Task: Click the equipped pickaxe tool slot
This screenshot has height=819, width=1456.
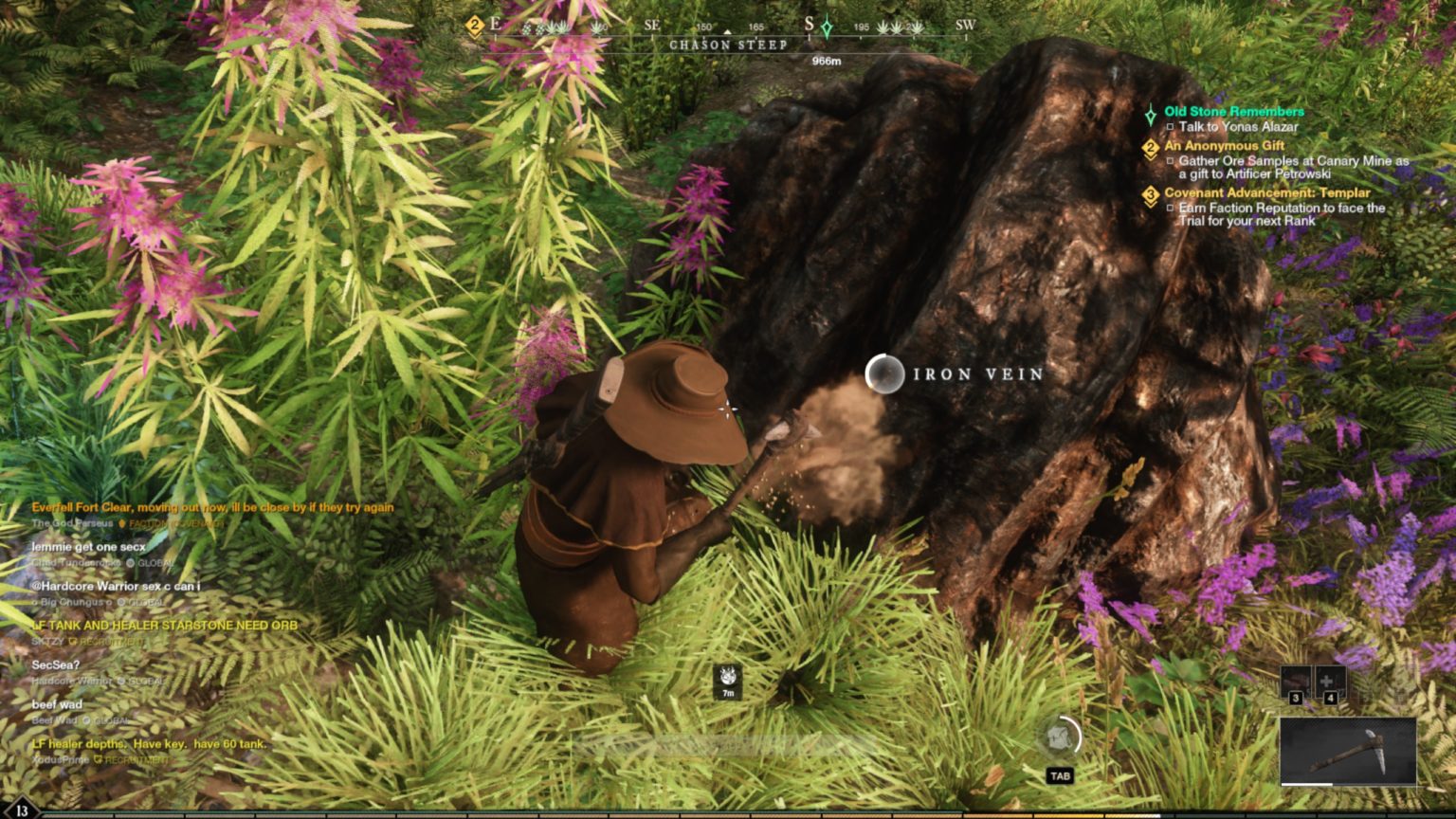Action: [1347, 751]
